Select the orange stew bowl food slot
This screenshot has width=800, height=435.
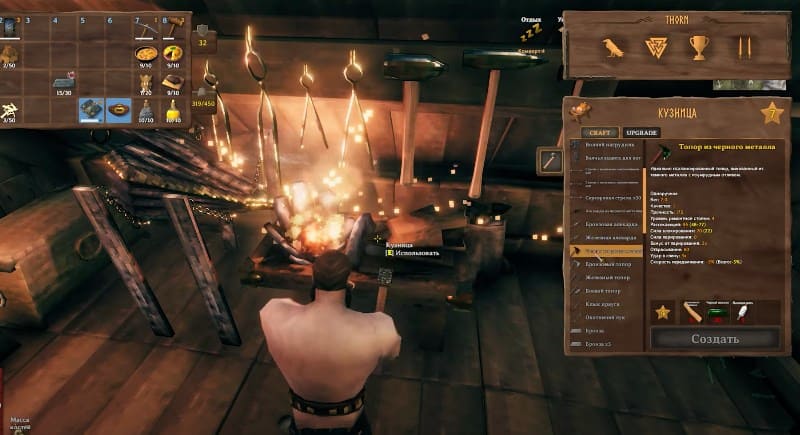pos(148,53)
